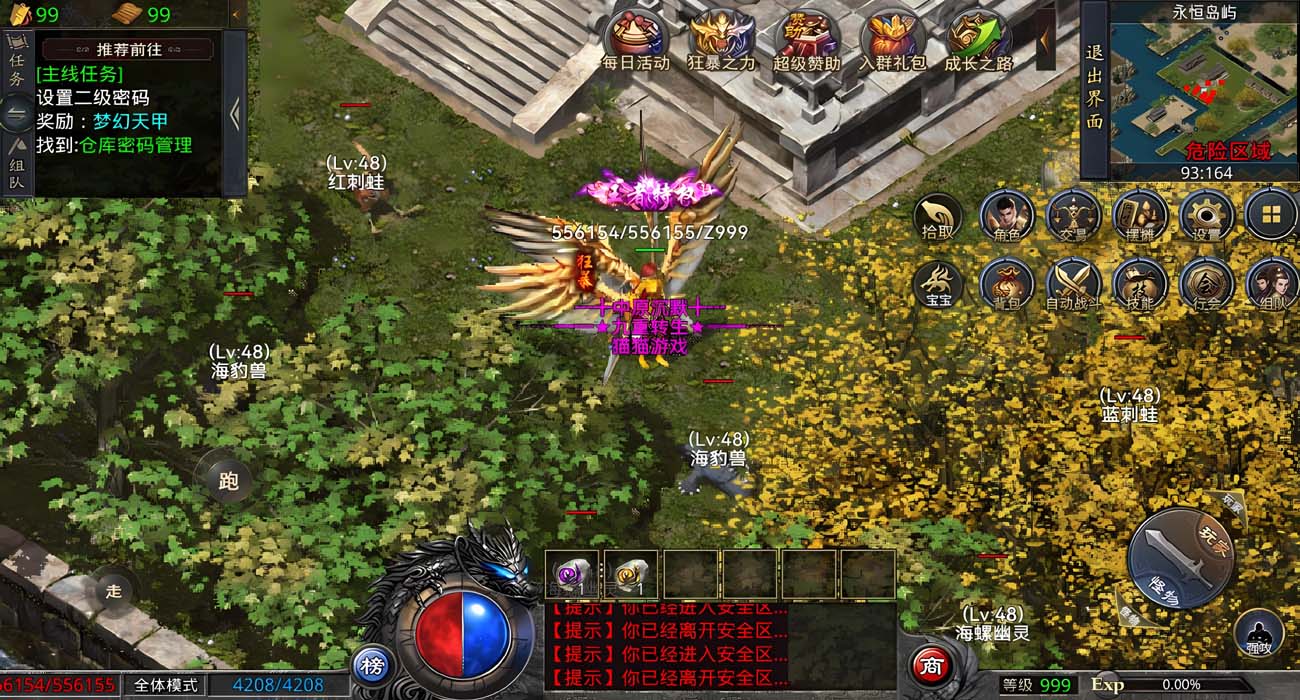The image size is (1300, 700).
Task: Open the 角色 character sheet
Action: (x=1006, y=217)
